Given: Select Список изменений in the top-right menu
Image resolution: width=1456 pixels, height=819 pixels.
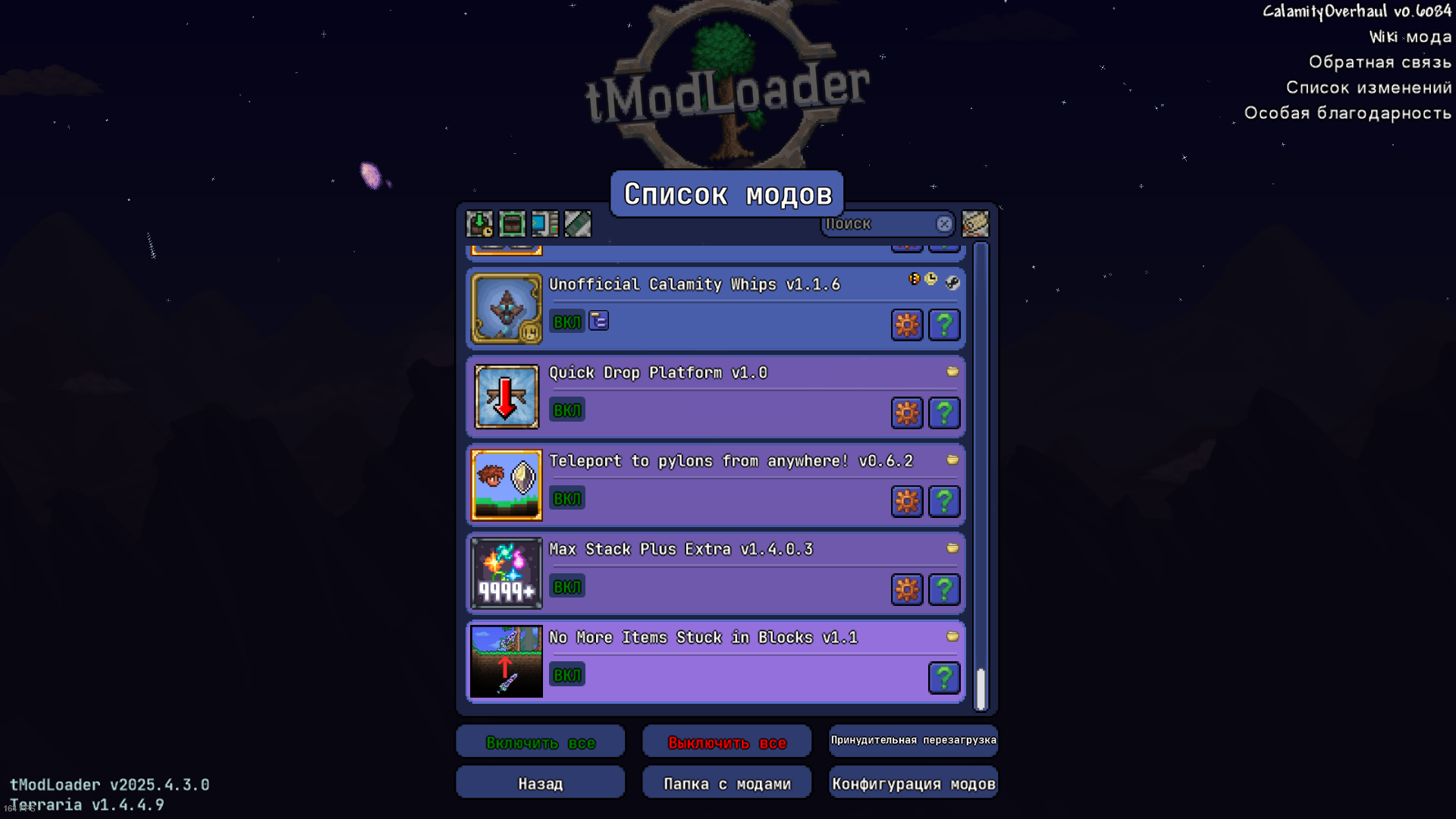Looking at the screenshot, I should pyautogui.click(x=1368, y=87).
